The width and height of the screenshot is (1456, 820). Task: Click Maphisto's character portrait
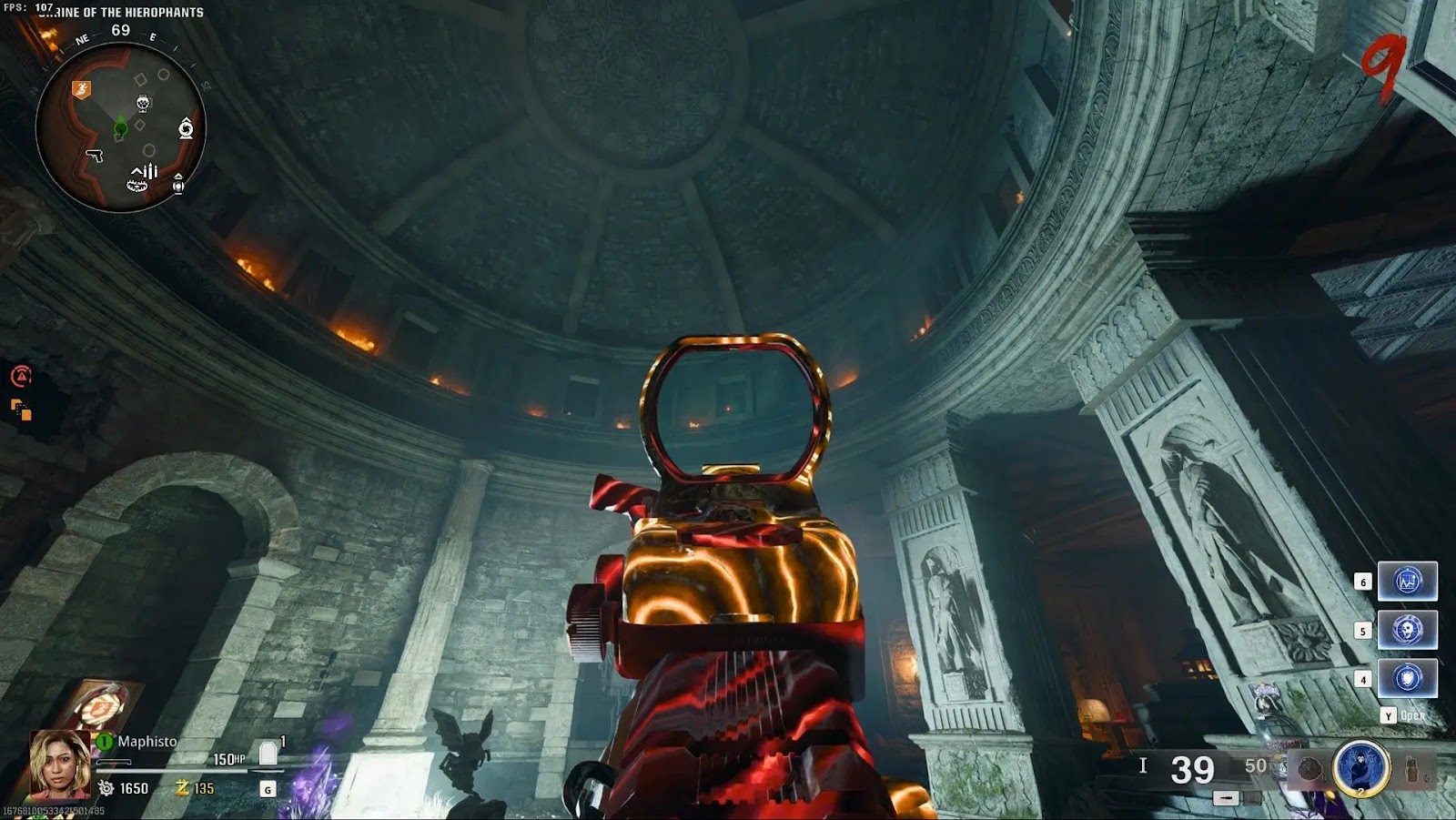click(x=59, y=763)
